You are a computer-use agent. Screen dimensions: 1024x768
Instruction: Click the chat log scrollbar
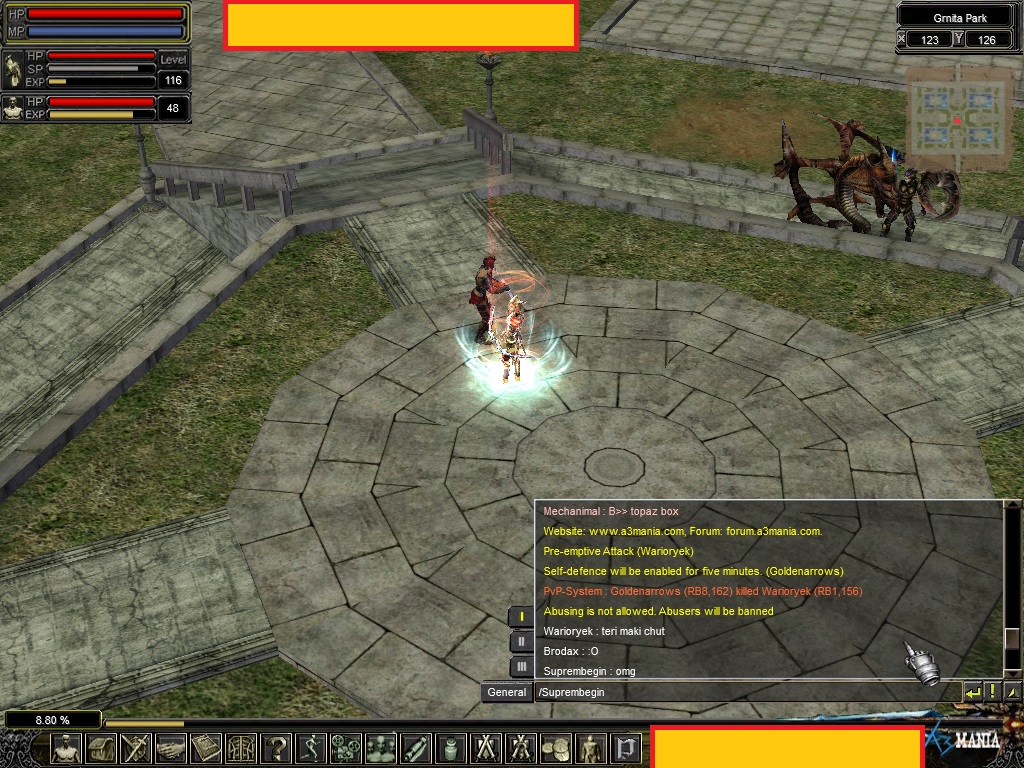click(1012, 590)
